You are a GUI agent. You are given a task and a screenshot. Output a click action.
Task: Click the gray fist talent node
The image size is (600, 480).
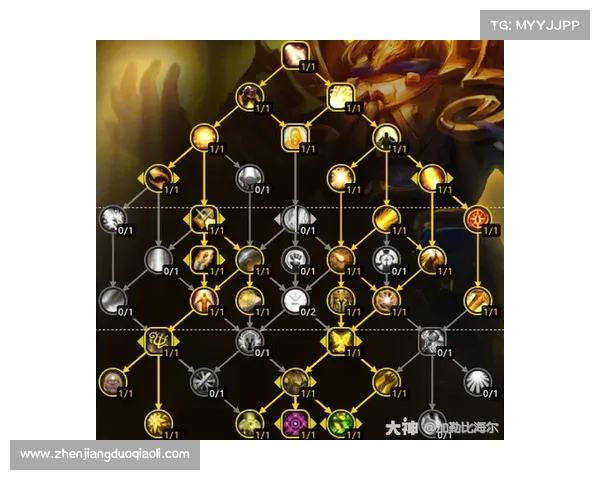pos(295,259)
